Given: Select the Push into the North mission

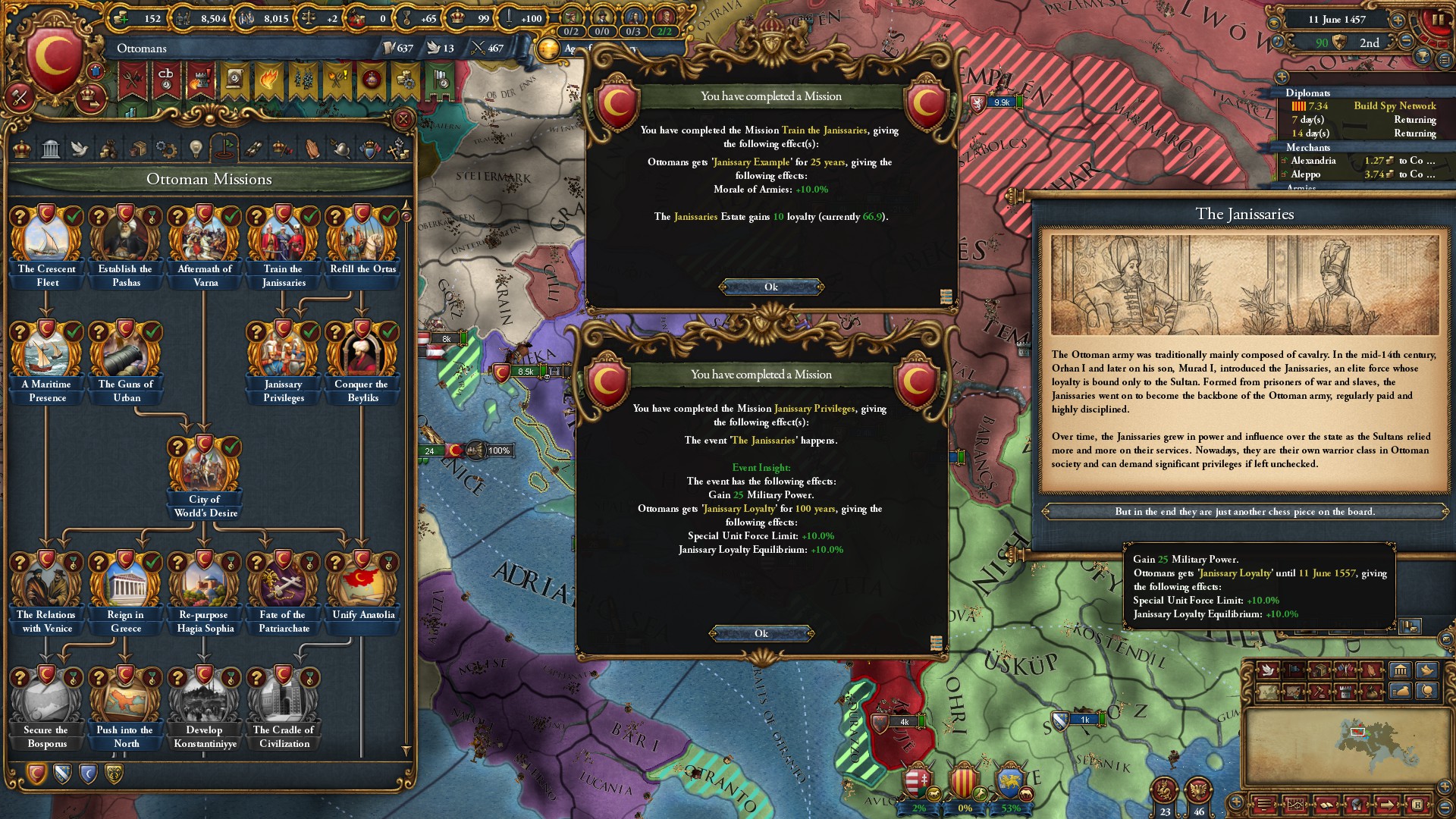Looking at the screenshot, I should [x=126, y=702].
